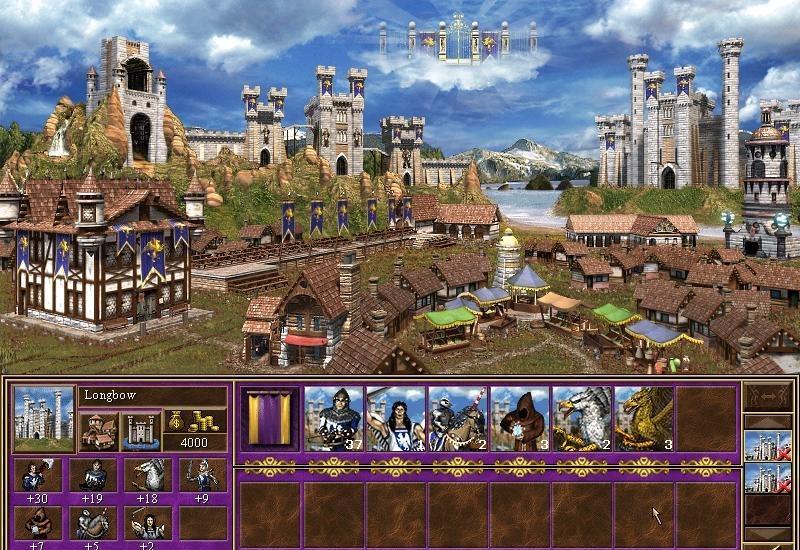The height and width of the screenshot is (550, 800).
Task: Open the fort castle icon
Action: point(141,431)
